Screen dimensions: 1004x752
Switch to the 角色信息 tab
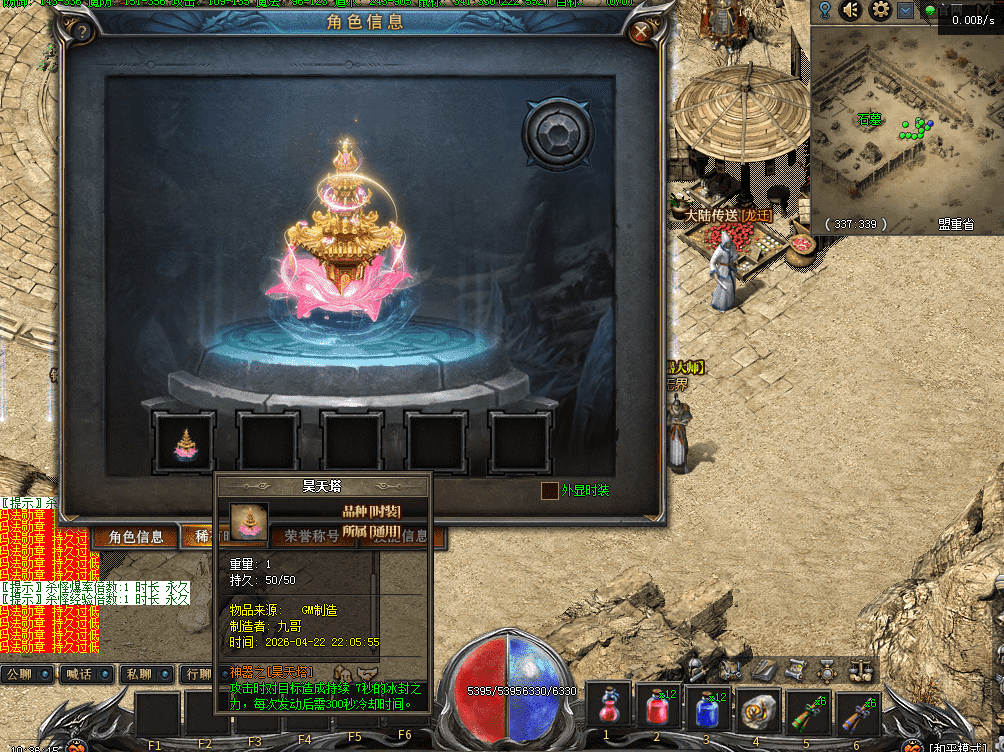coord(136,537)
